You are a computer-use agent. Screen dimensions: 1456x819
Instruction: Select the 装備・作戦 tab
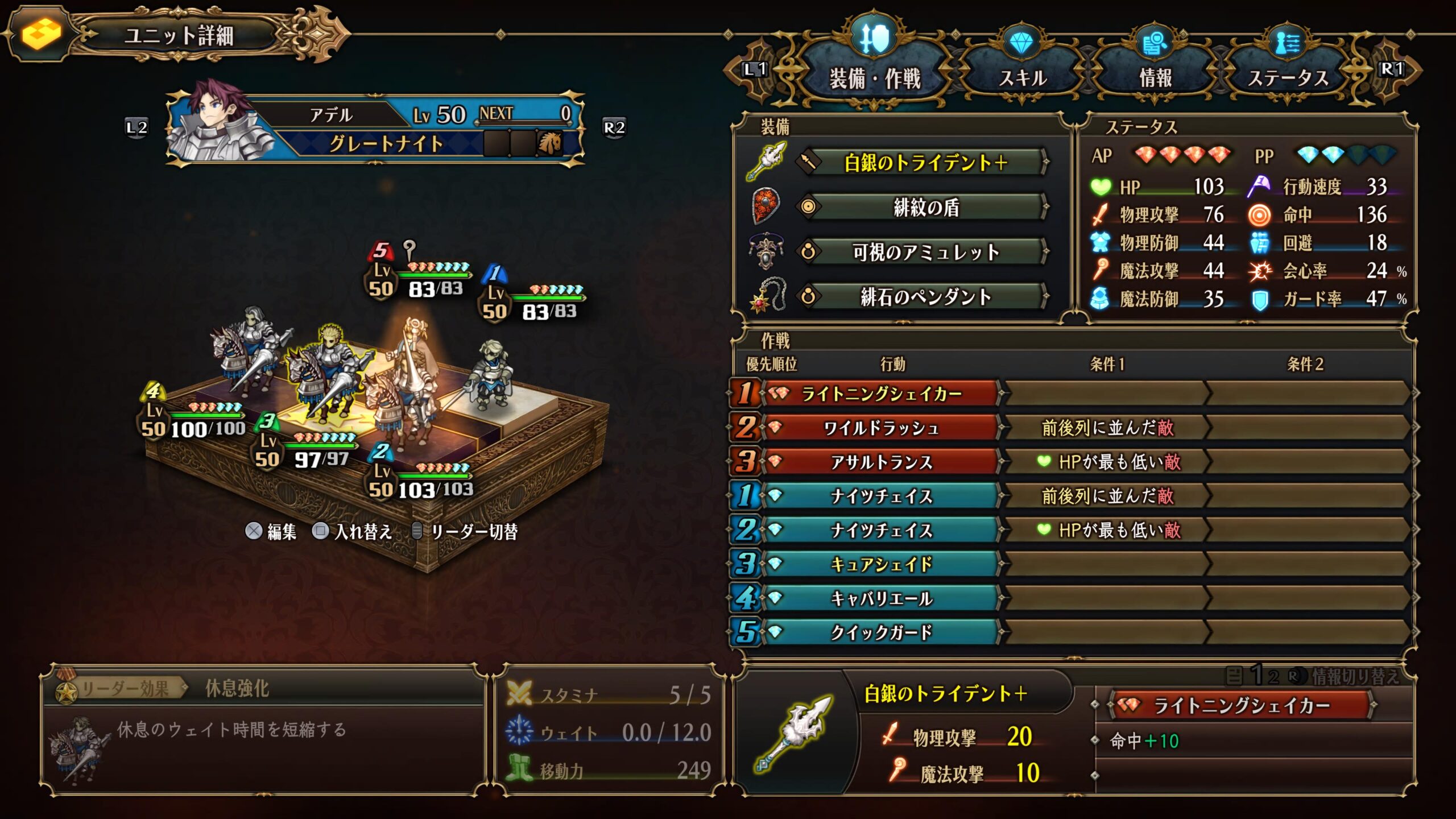coord(875,77)
